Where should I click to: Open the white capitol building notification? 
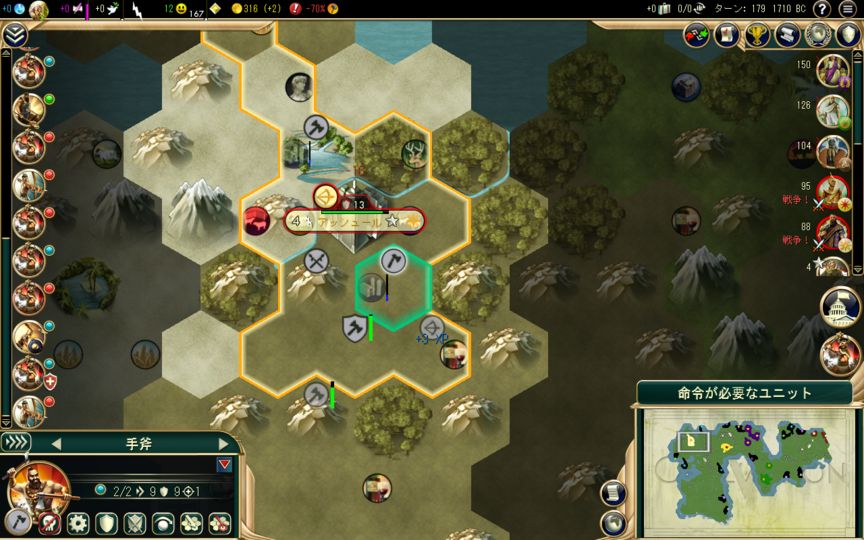pos(838,307)
